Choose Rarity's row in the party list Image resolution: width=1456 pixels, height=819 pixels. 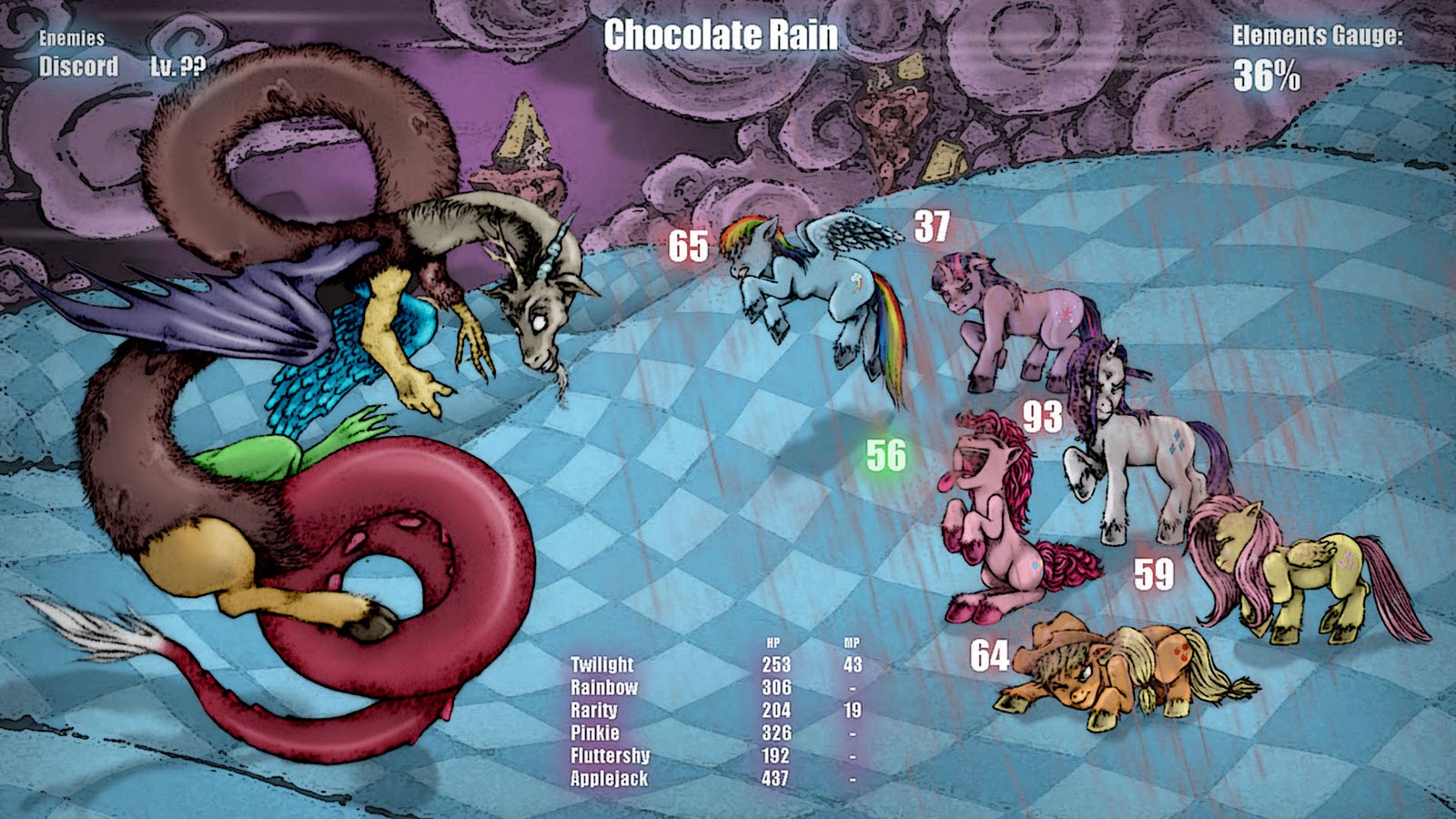pyautogui.click(x=594, y=711)
